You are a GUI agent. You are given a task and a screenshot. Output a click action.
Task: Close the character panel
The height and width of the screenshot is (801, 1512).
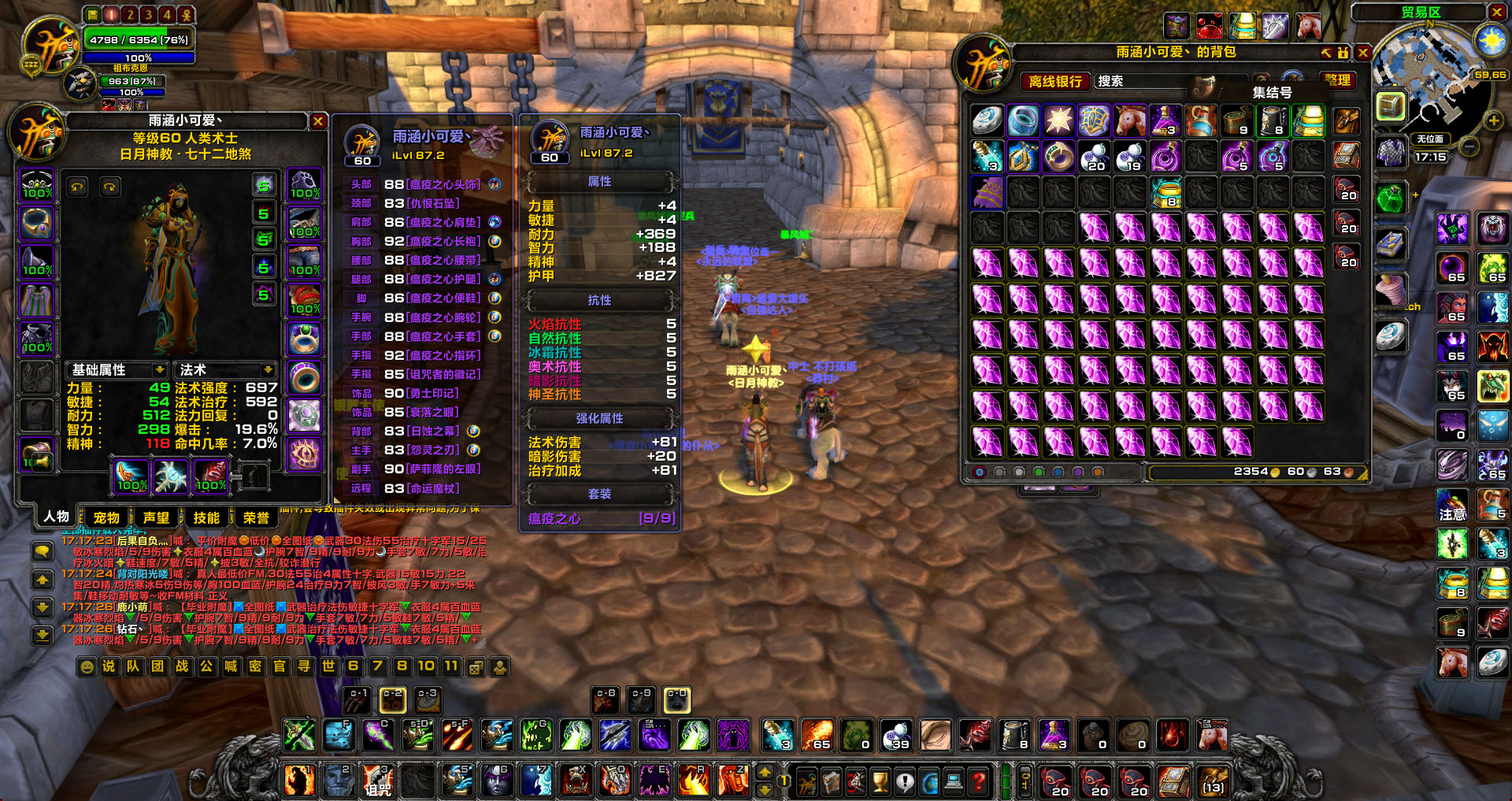[x=318, y=121]
